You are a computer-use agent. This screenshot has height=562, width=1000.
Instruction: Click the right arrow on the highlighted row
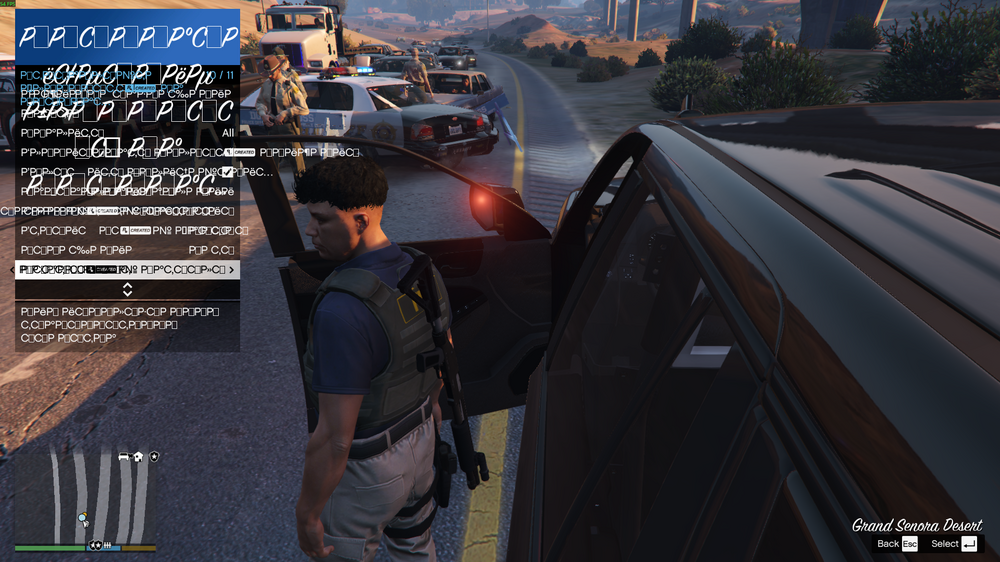coord(232,270)
